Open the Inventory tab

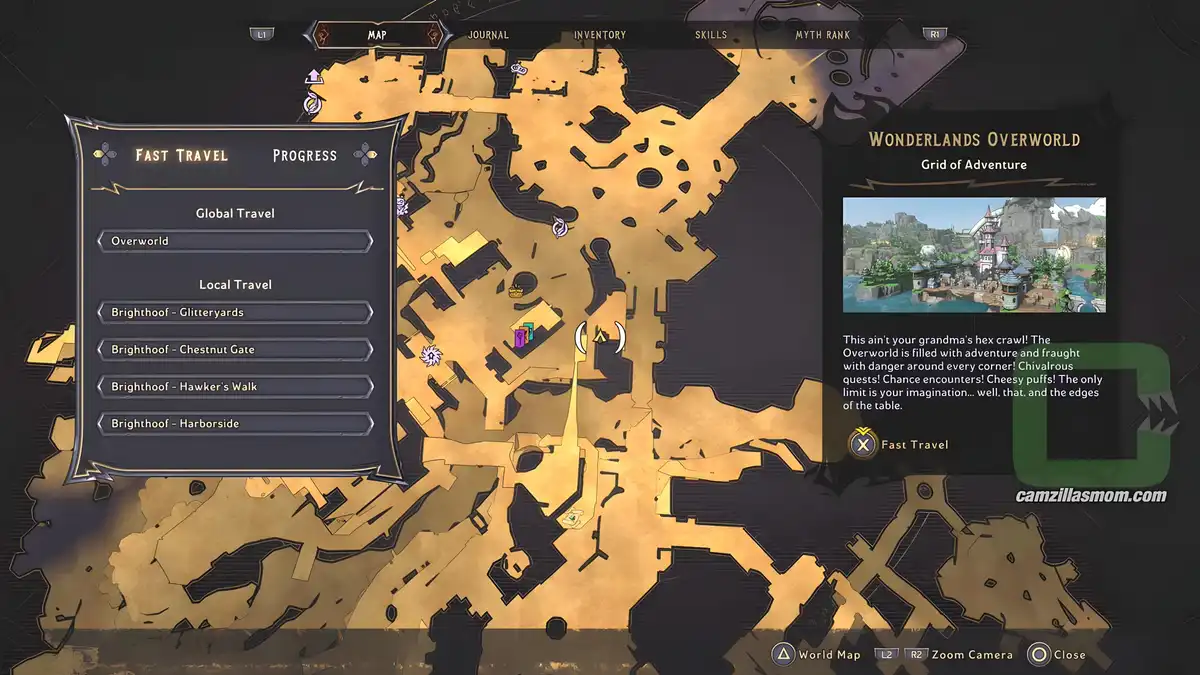pyautogui.click(x=600, y=35)
